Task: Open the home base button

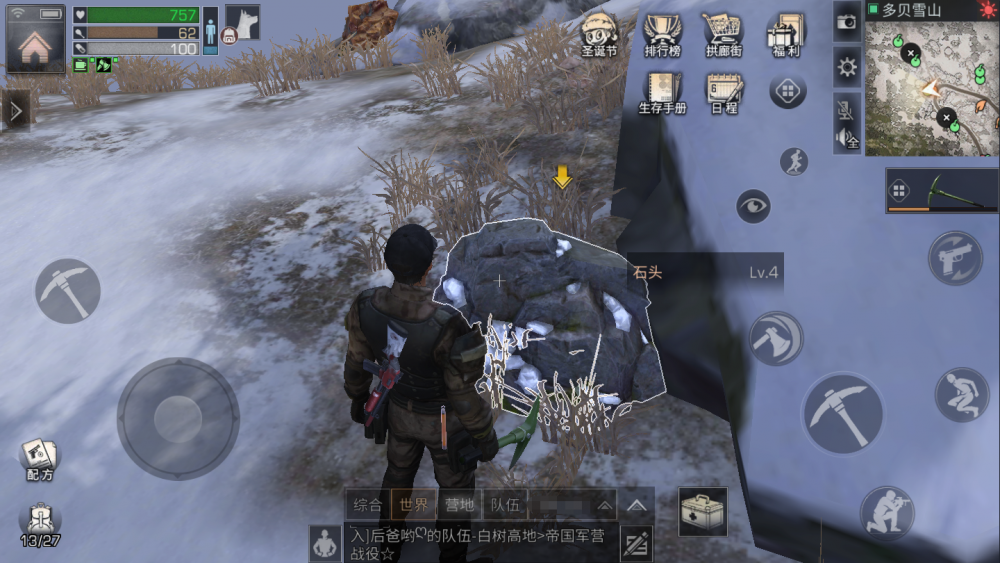Action: point(35,39)
